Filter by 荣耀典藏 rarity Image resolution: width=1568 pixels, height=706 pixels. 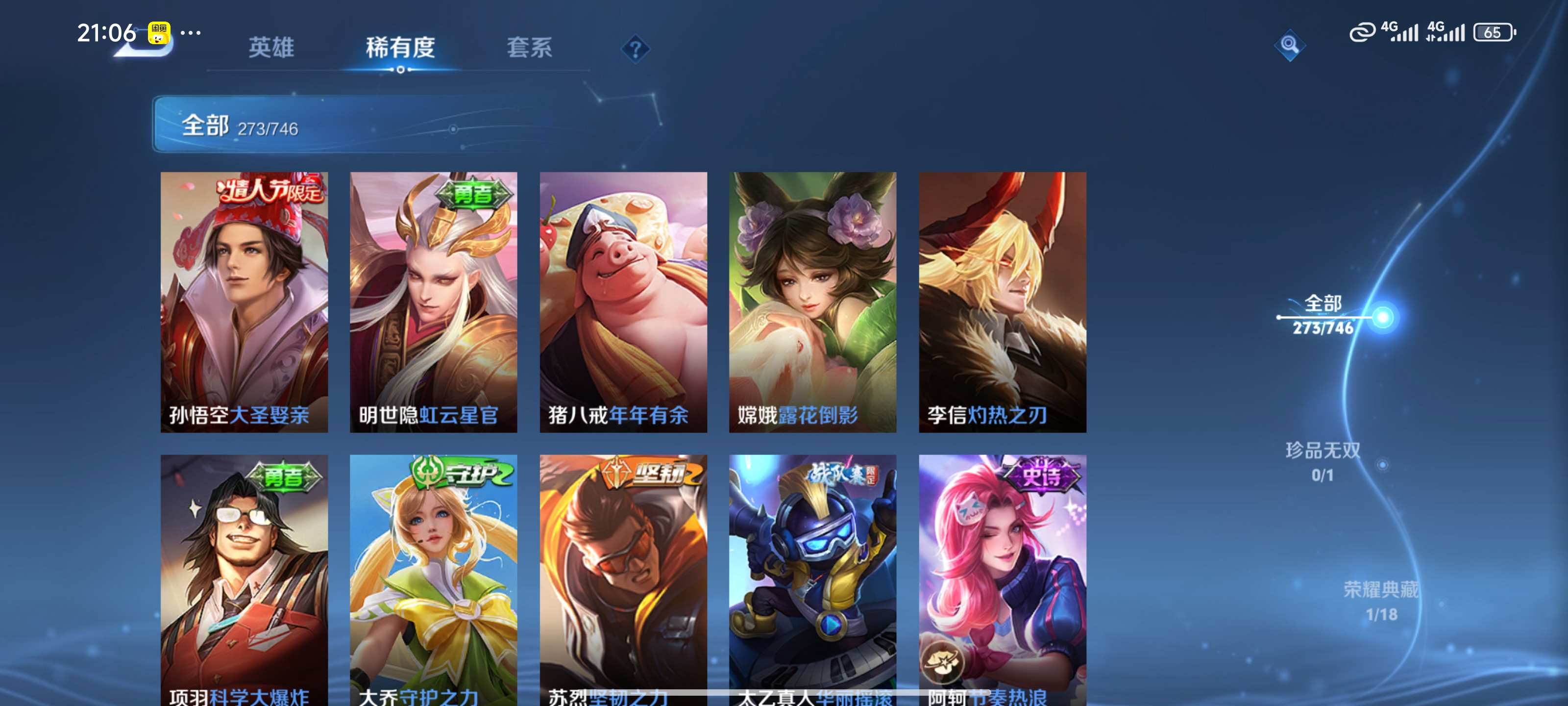point(1380,601)
